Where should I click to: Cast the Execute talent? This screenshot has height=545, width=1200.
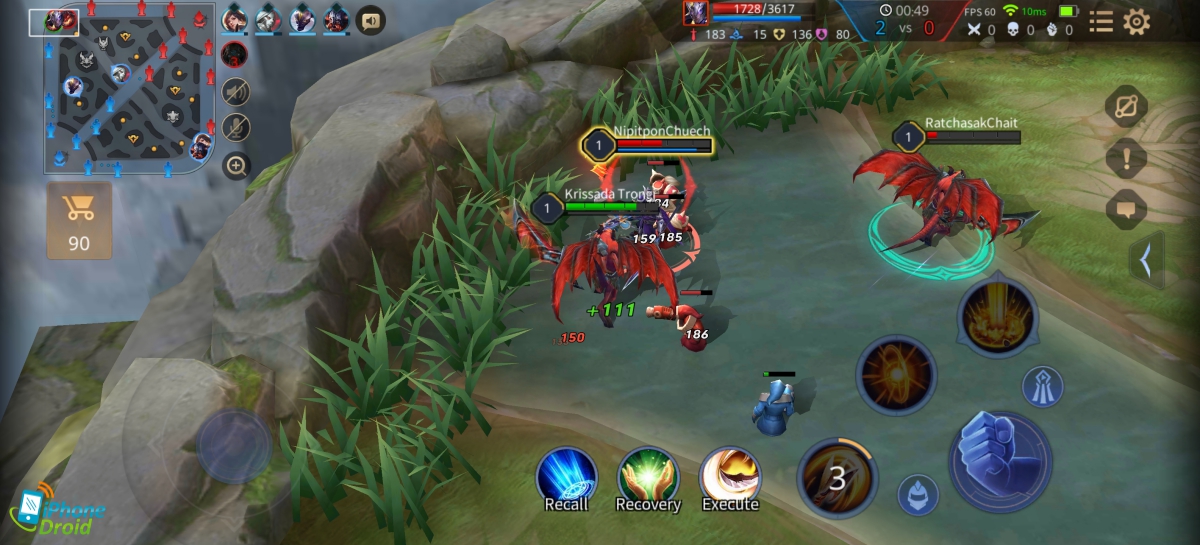pos(730,478)
